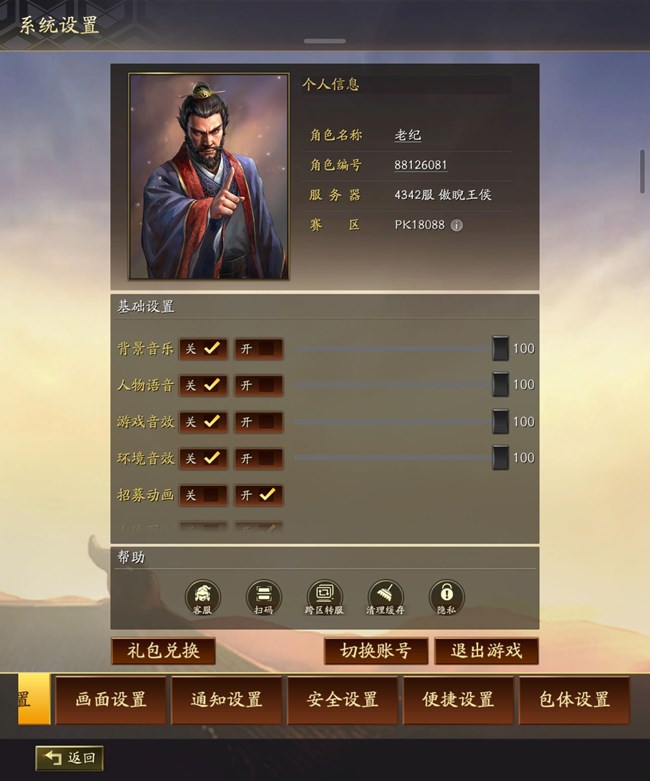Choose 切换账号 to switch account
This screenshot has height=781, width=650.
pyautogui.click(x=376, y=651)
